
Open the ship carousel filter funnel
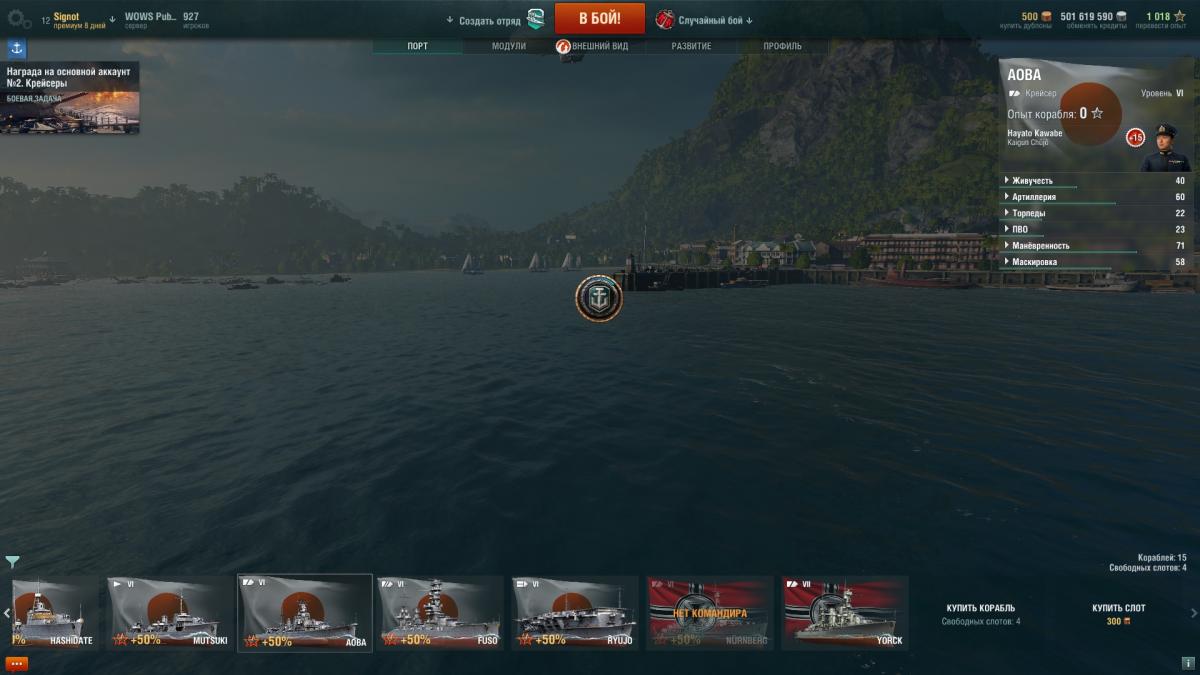click(x=12, y=562)
